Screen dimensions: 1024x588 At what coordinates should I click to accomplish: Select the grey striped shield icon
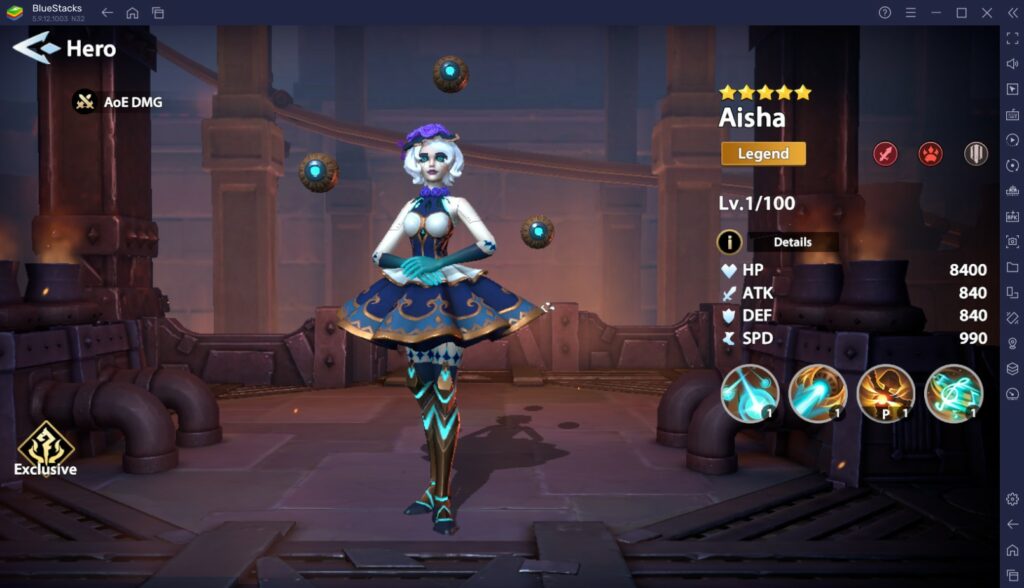(976, 154)
